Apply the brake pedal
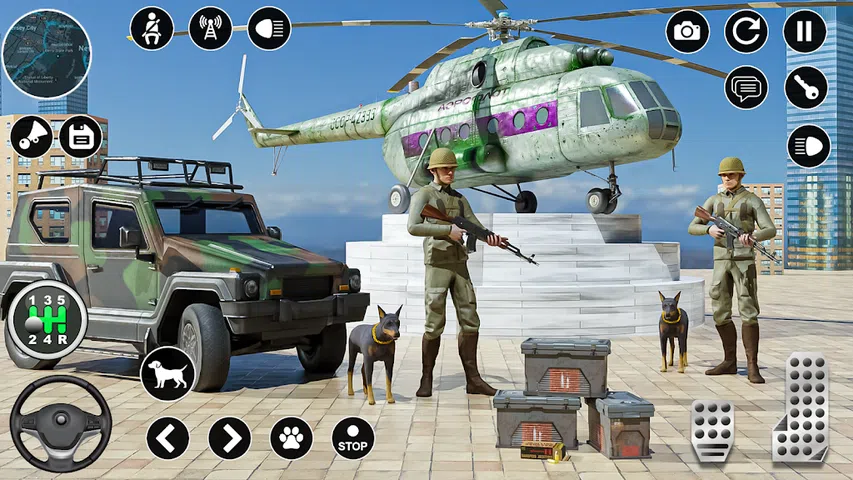 point(712,430)
